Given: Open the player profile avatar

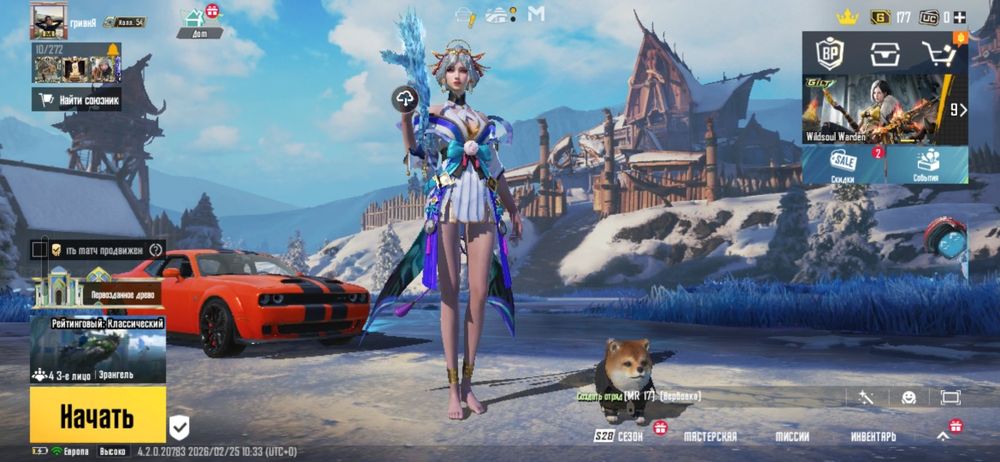Looking at the screenshot, I should pos(47,20).
